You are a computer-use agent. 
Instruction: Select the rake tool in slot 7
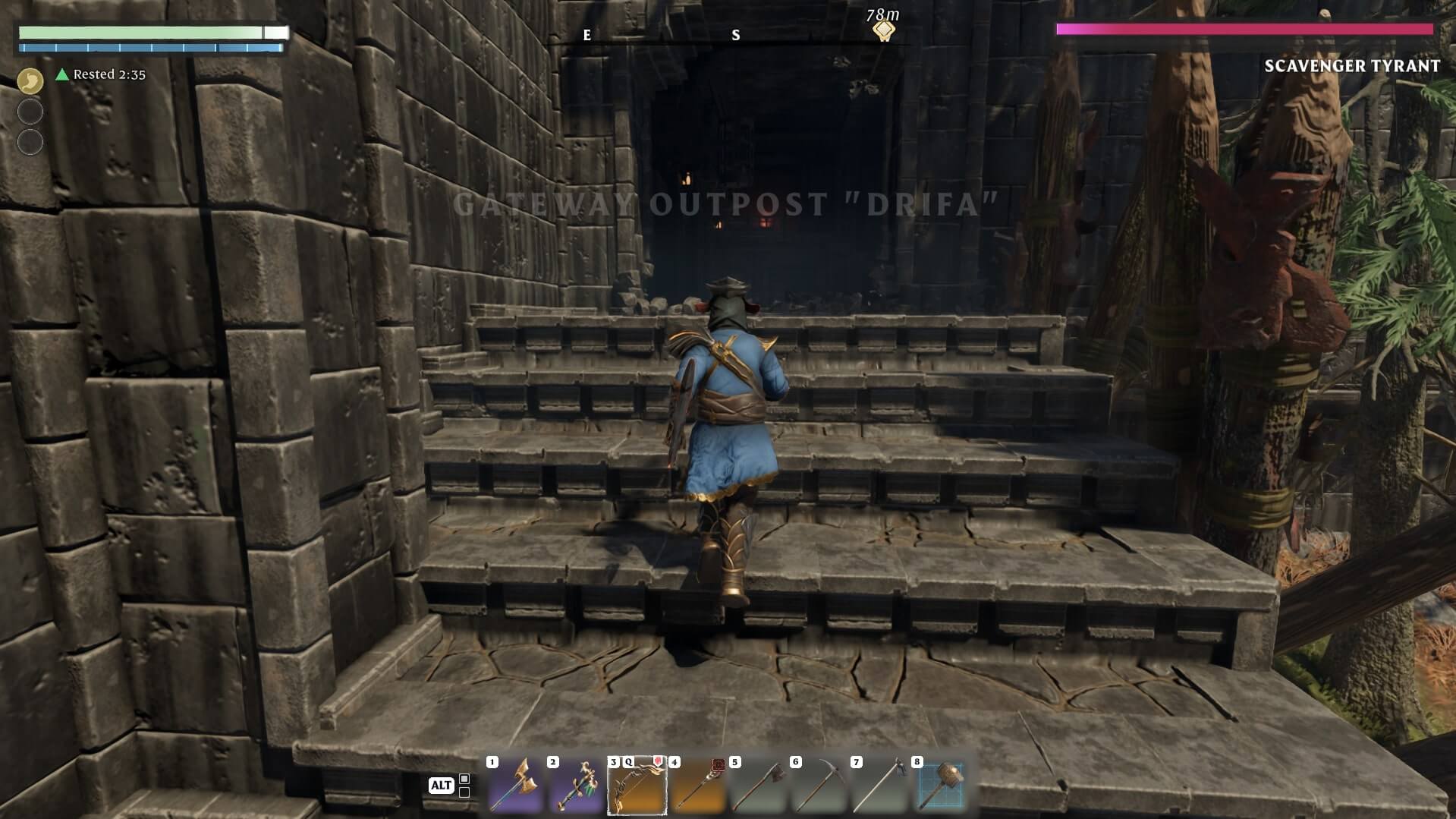tap(879, 786)
